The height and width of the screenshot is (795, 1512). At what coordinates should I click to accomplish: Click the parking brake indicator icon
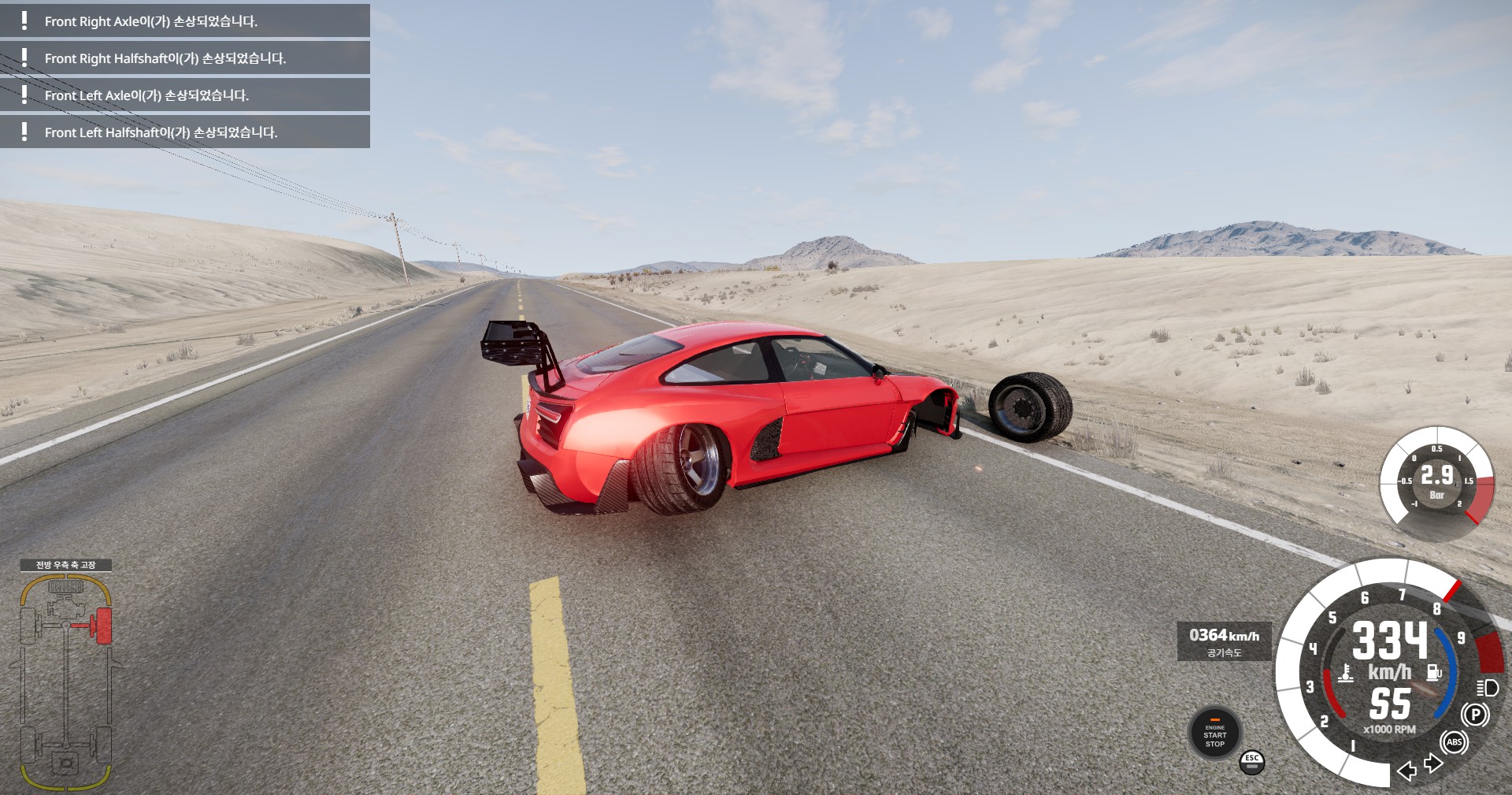1475,715
